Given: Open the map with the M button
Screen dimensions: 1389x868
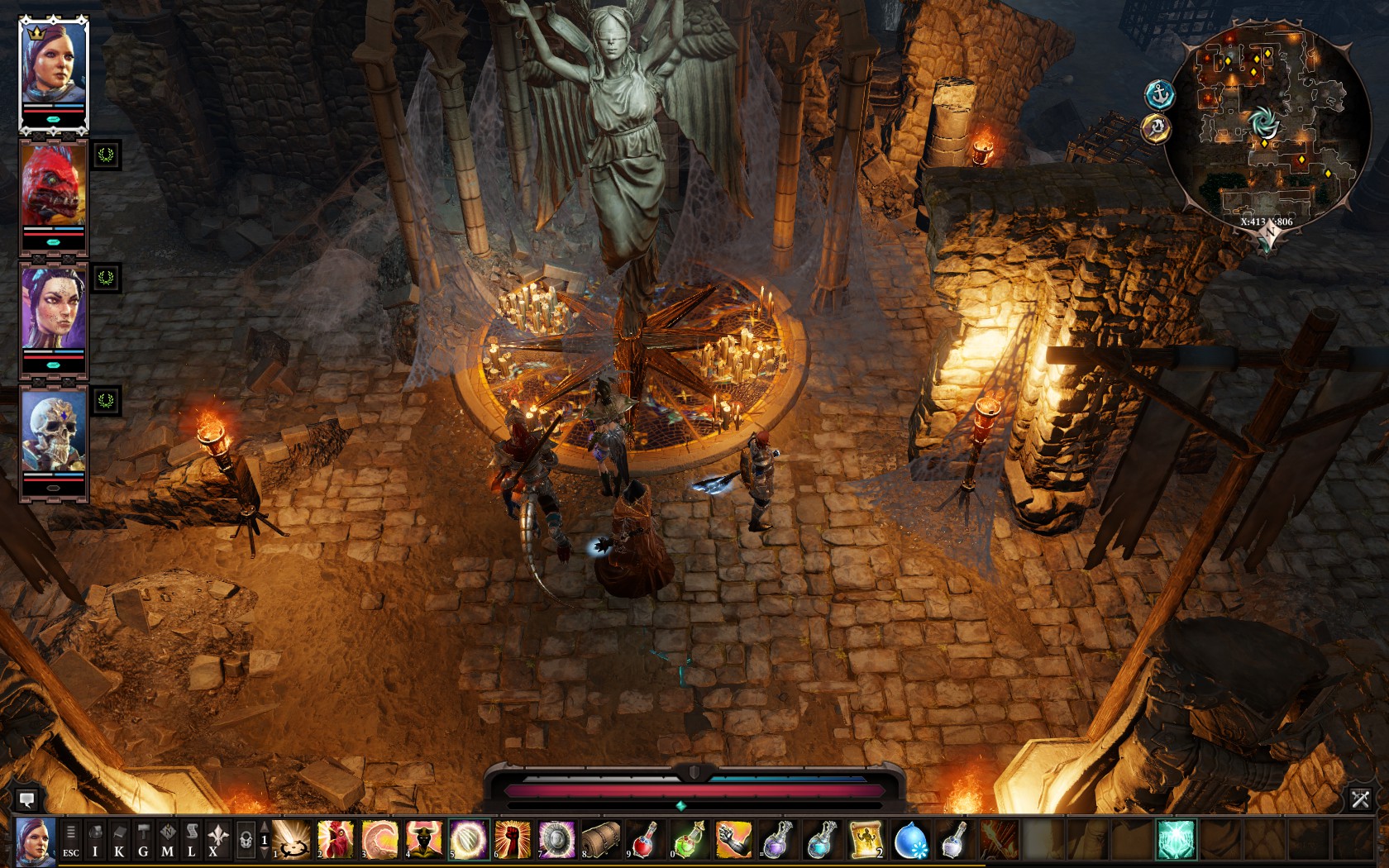Looking at the screenshot, I should (x=168, y=840).
